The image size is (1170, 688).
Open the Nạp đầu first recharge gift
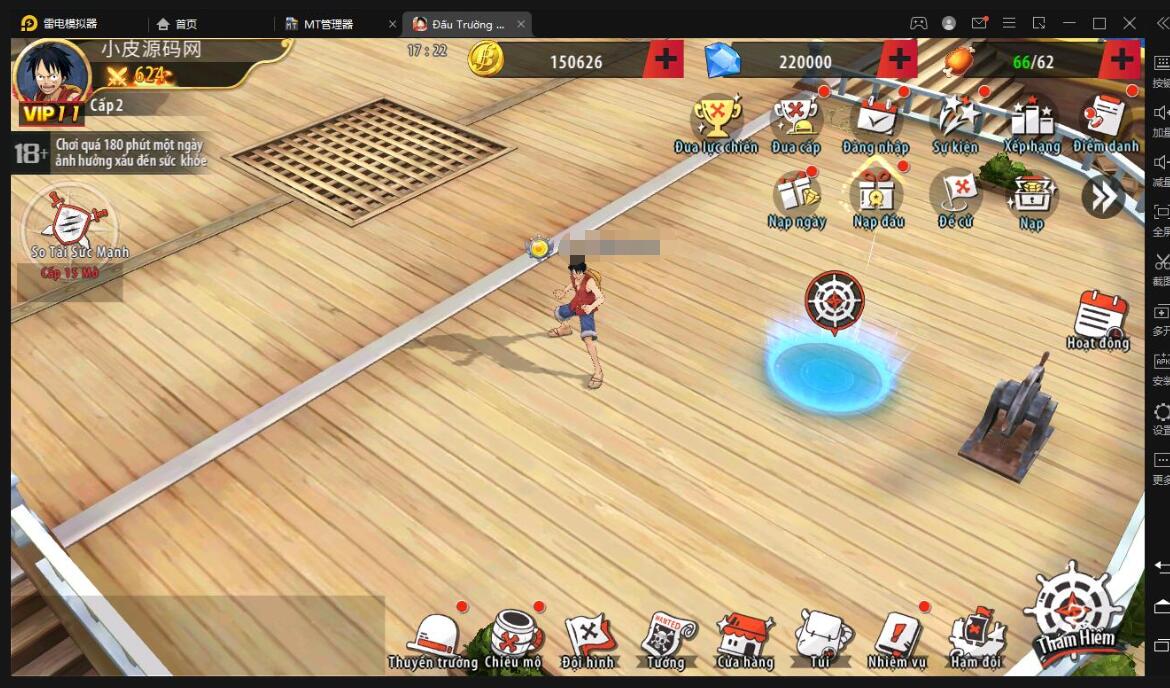pos(877,195)
